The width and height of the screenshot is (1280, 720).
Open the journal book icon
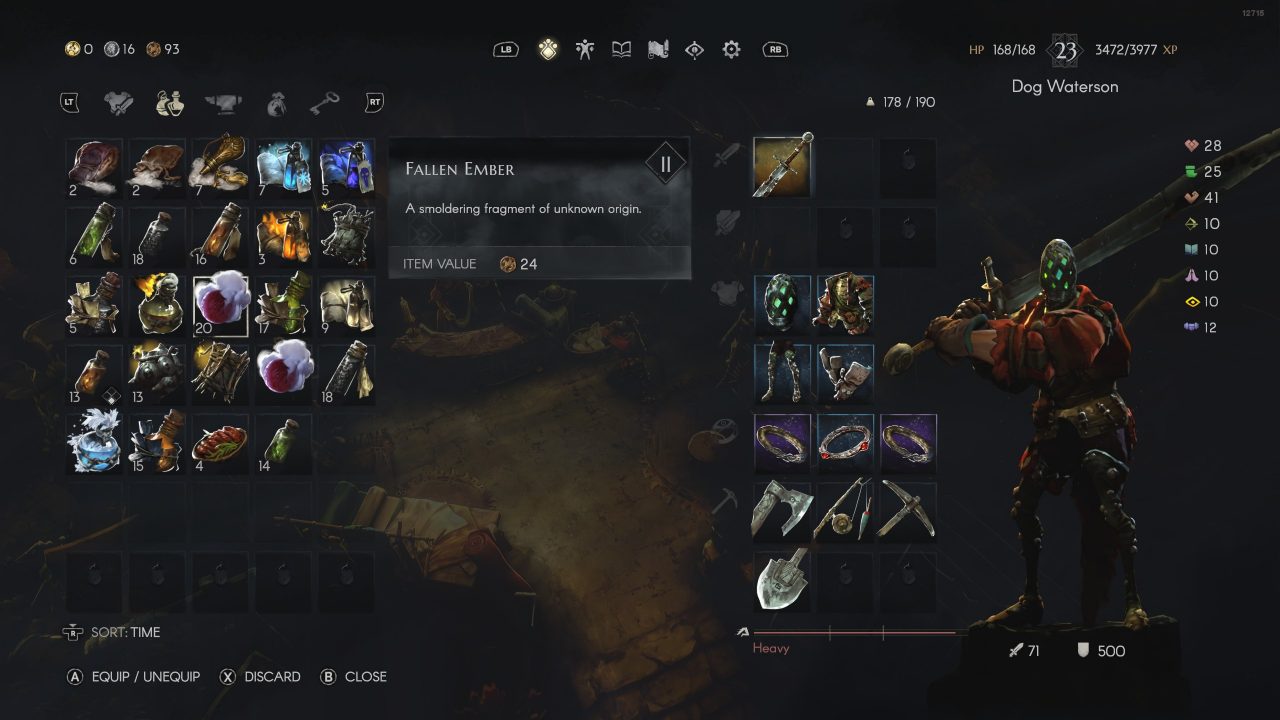622,49
